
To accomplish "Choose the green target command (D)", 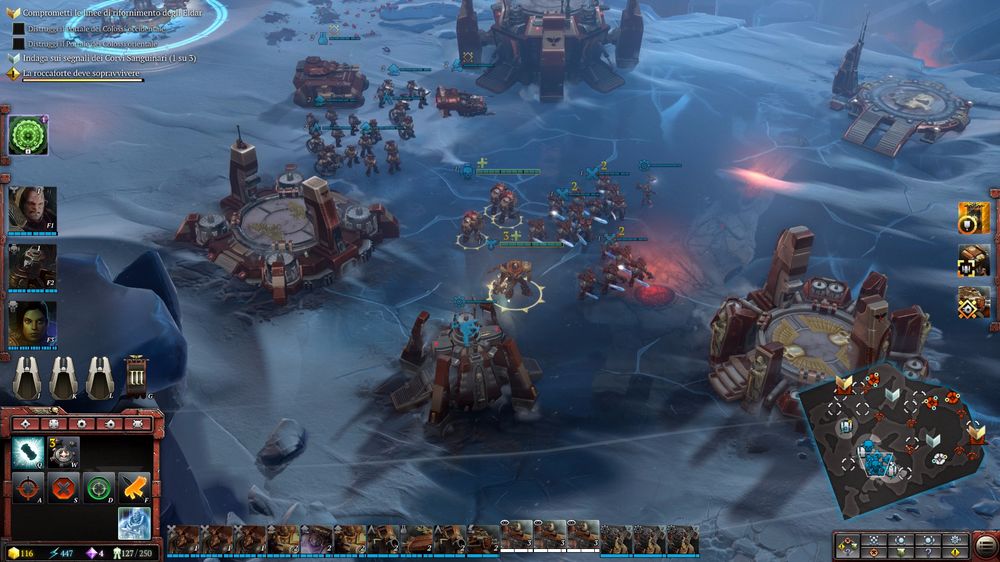I will [99, 489].
